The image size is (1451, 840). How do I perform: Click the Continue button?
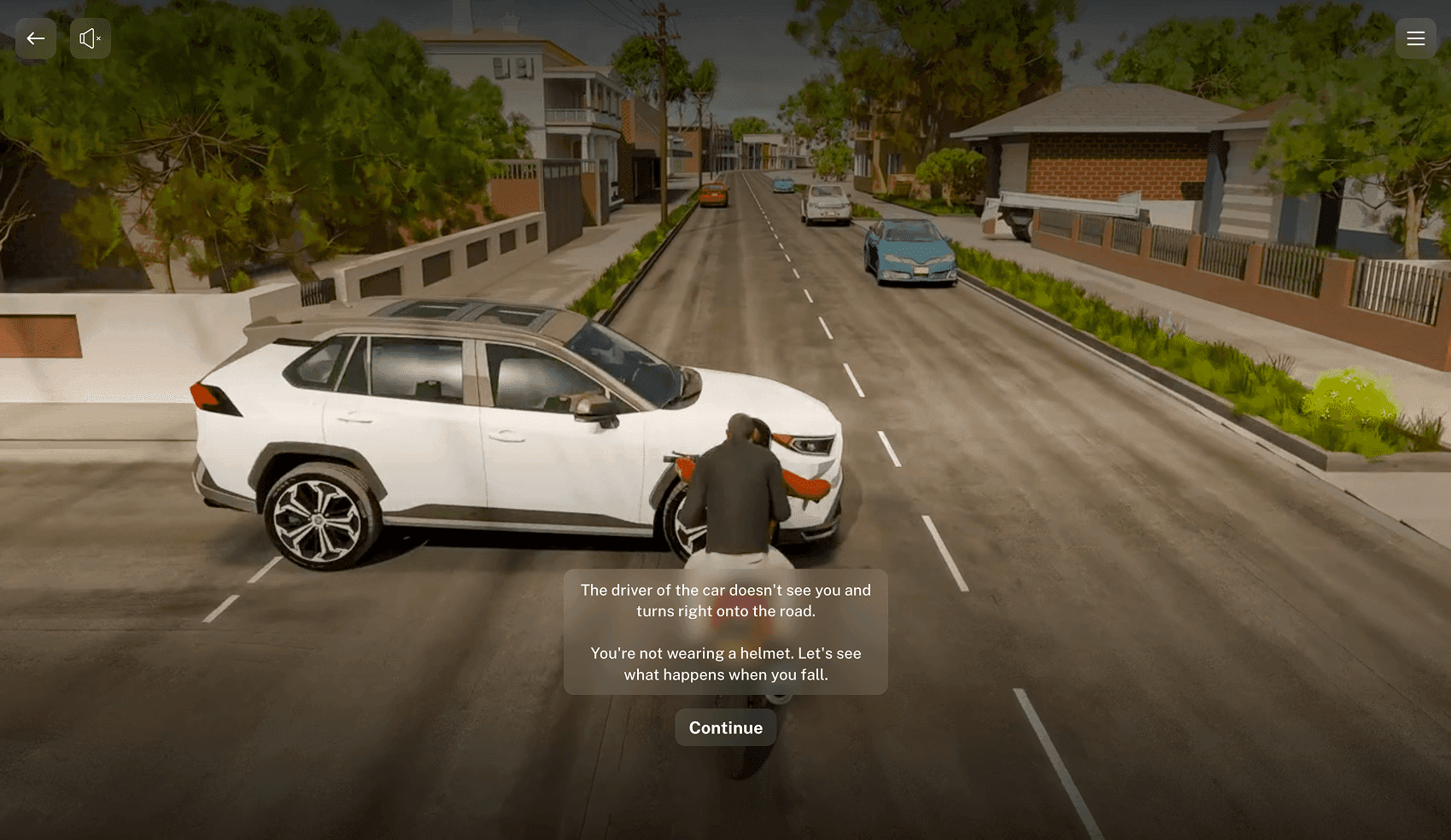tap(725, 727)
